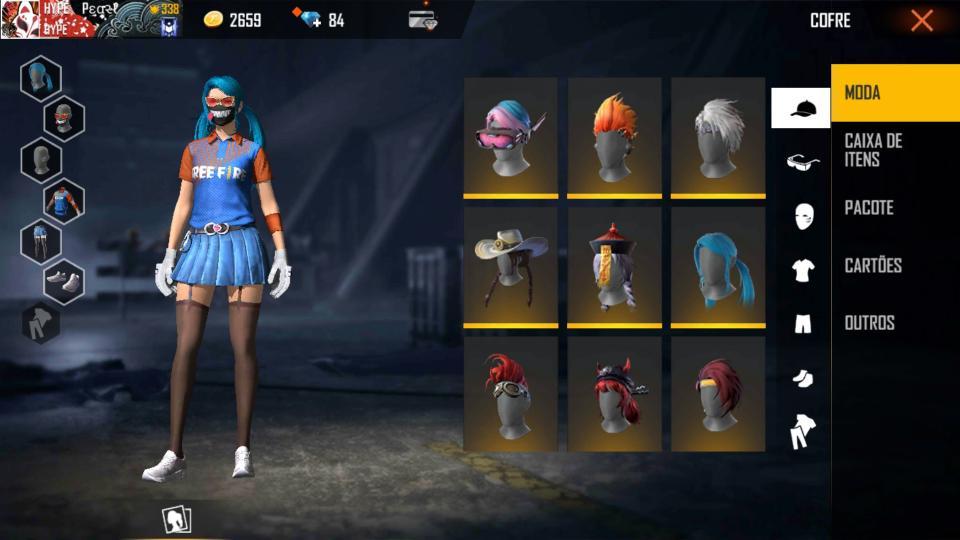Select the shorts bottoms category
The height and width of the screenshot is (540, 960).
(801, 323)
